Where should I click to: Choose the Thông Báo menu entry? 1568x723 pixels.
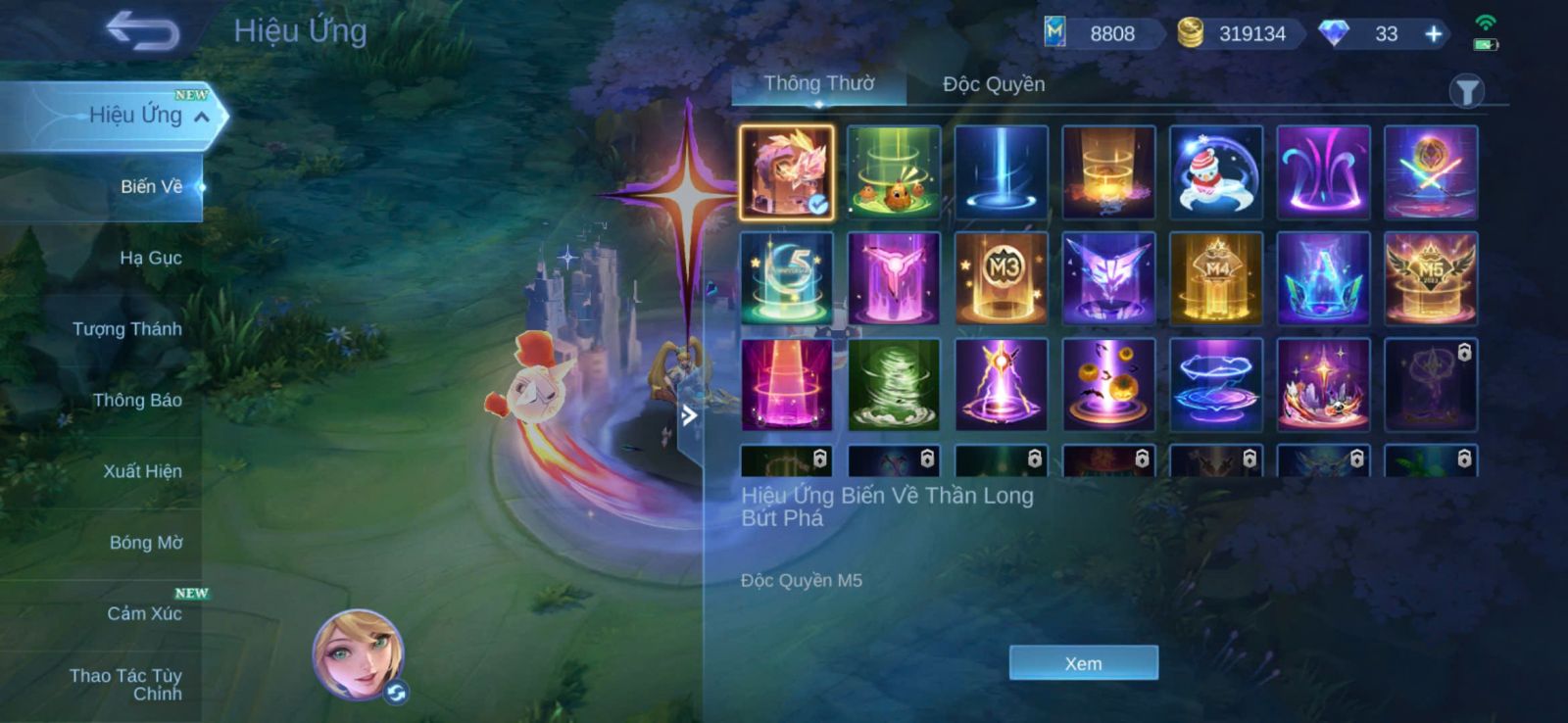tap(137, 400)
